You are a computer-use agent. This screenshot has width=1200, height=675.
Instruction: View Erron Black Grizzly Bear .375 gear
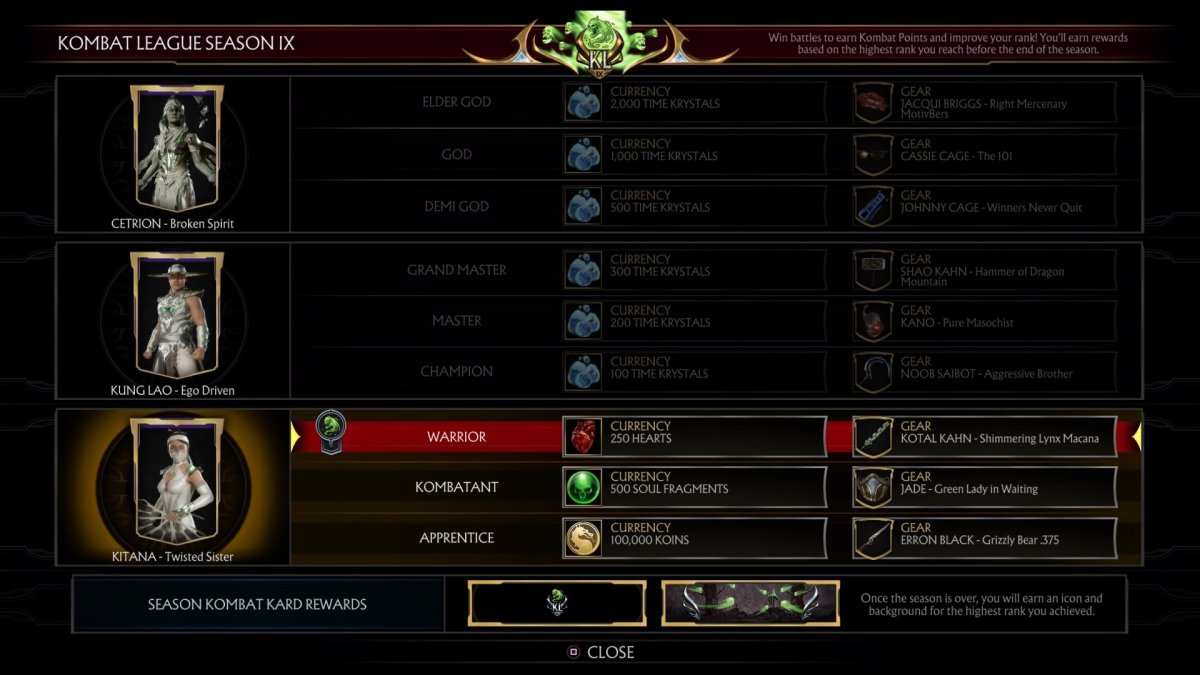pos(985,538)
